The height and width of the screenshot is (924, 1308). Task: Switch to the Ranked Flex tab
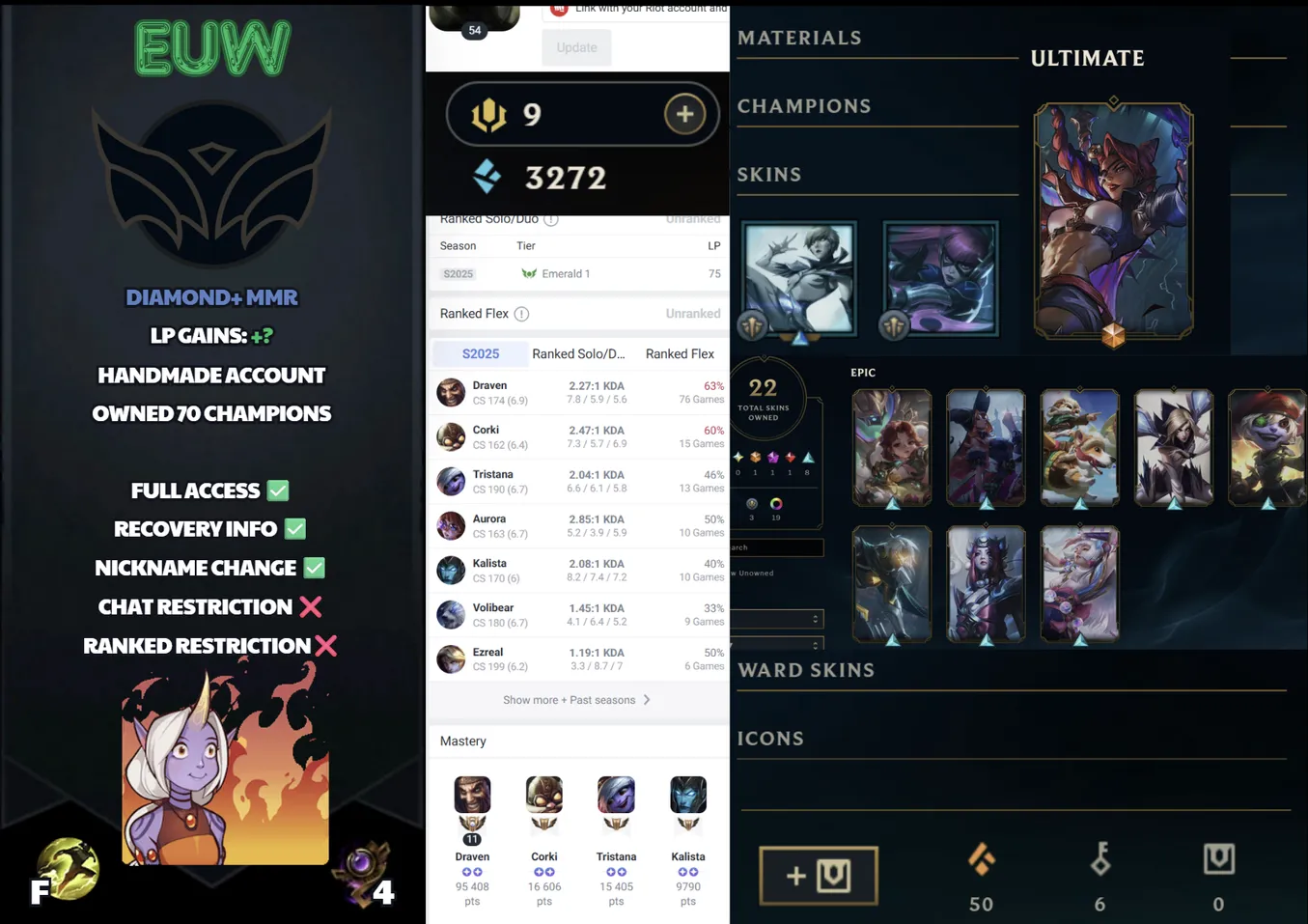coord(680,353)
